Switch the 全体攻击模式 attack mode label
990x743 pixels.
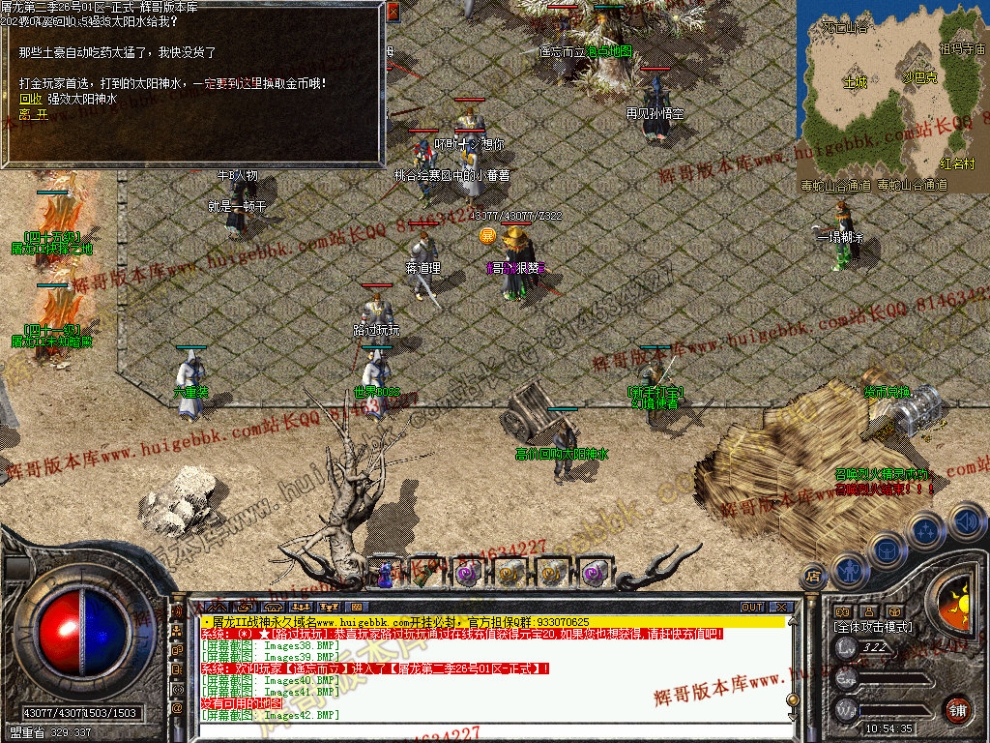click(x=872, y=626)
